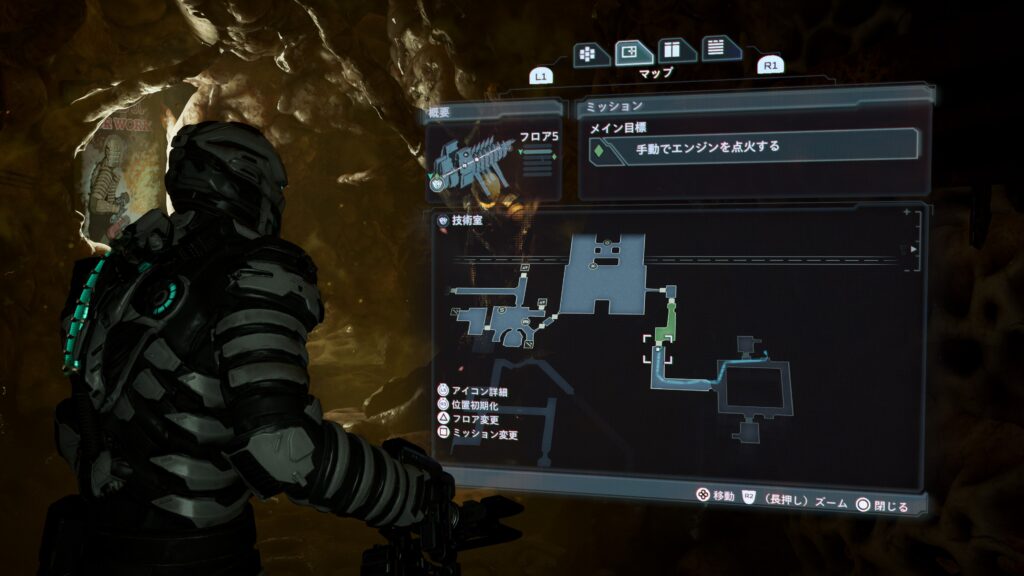Screen dimensions: 1024x576
Task: Open the list-lines icon tab
Action: pyautogui.click(x=717, y=48)
